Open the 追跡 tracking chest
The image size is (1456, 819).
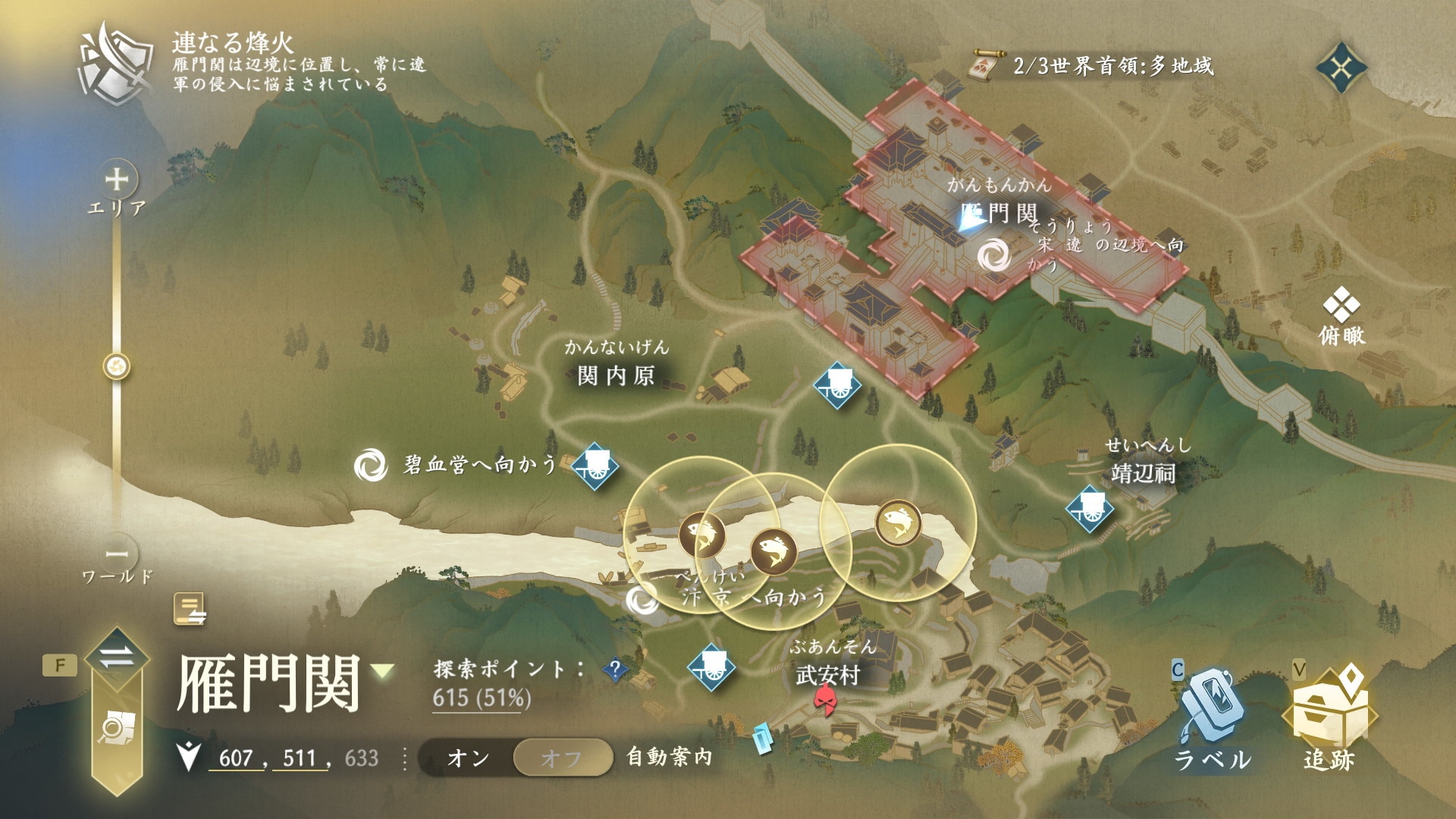click(x=1329, y=716)
